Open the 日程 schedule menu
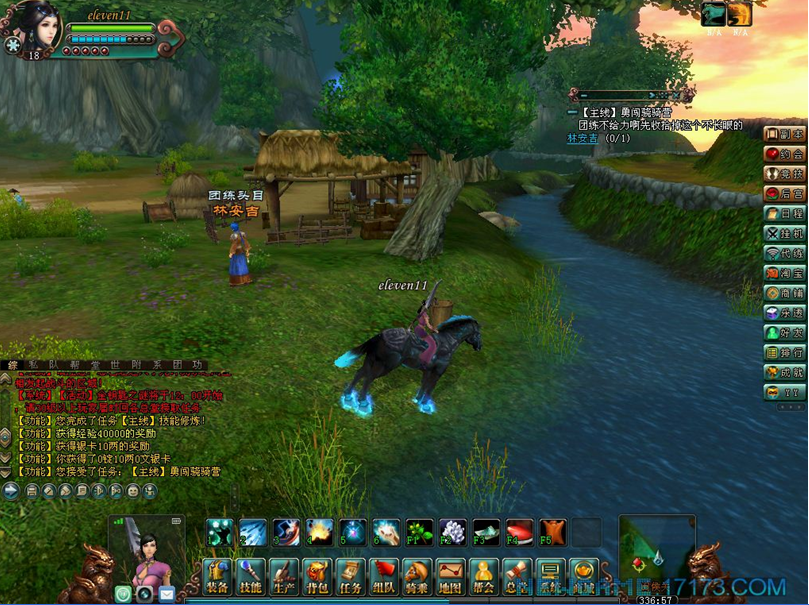 pyautogui.click(x=785, y=213)
